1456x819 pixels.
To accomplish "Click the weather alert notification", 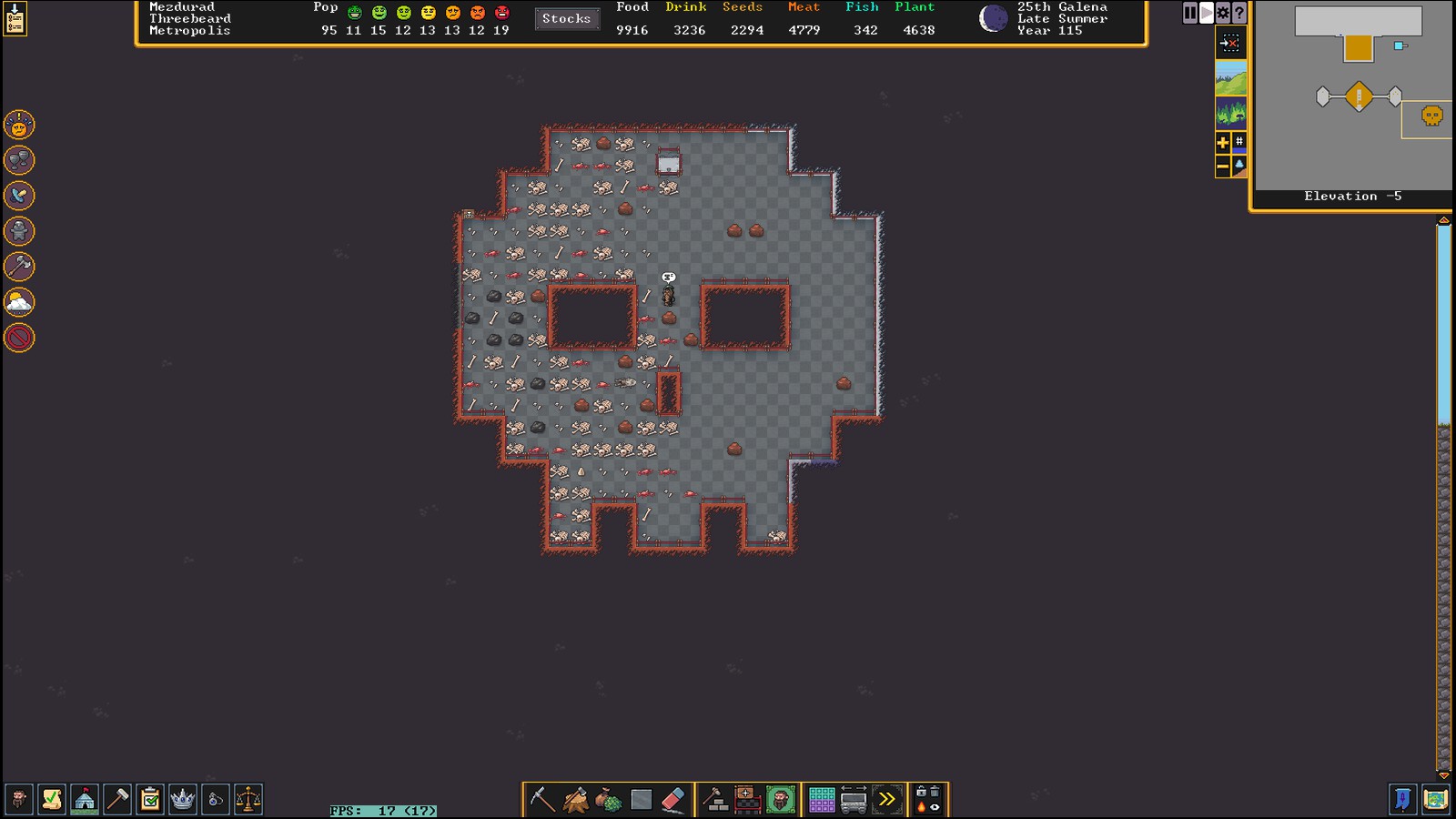I will [x=19, y=302].
